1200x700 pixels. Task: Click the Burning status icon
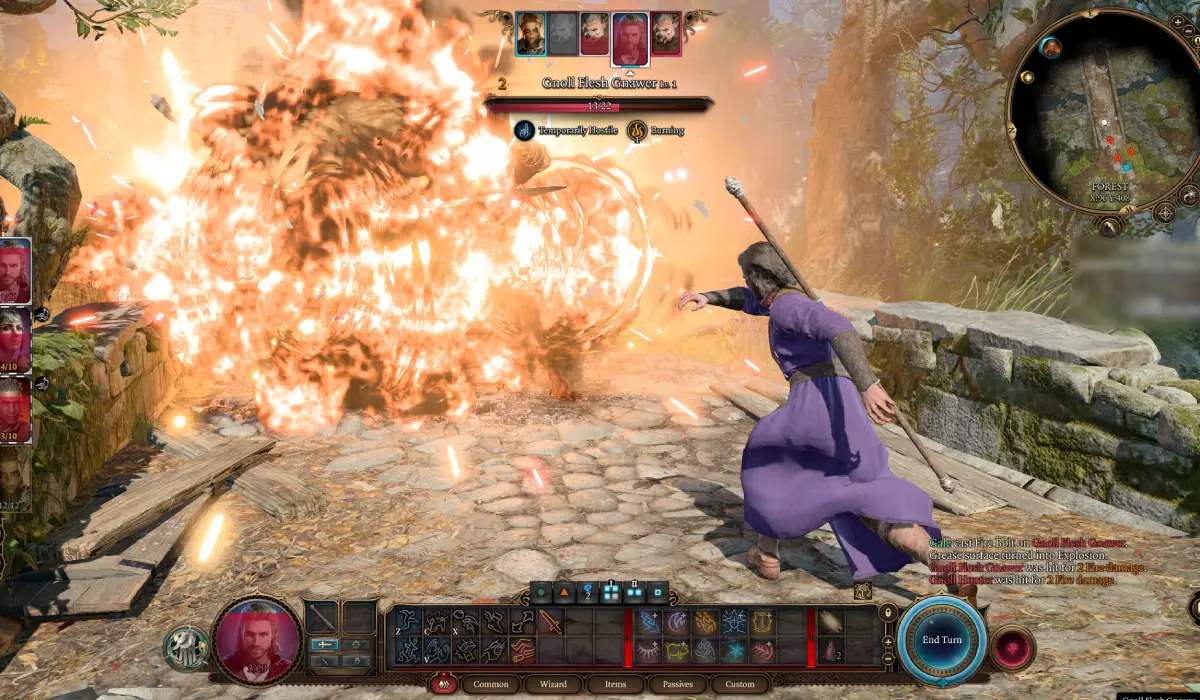637,130
